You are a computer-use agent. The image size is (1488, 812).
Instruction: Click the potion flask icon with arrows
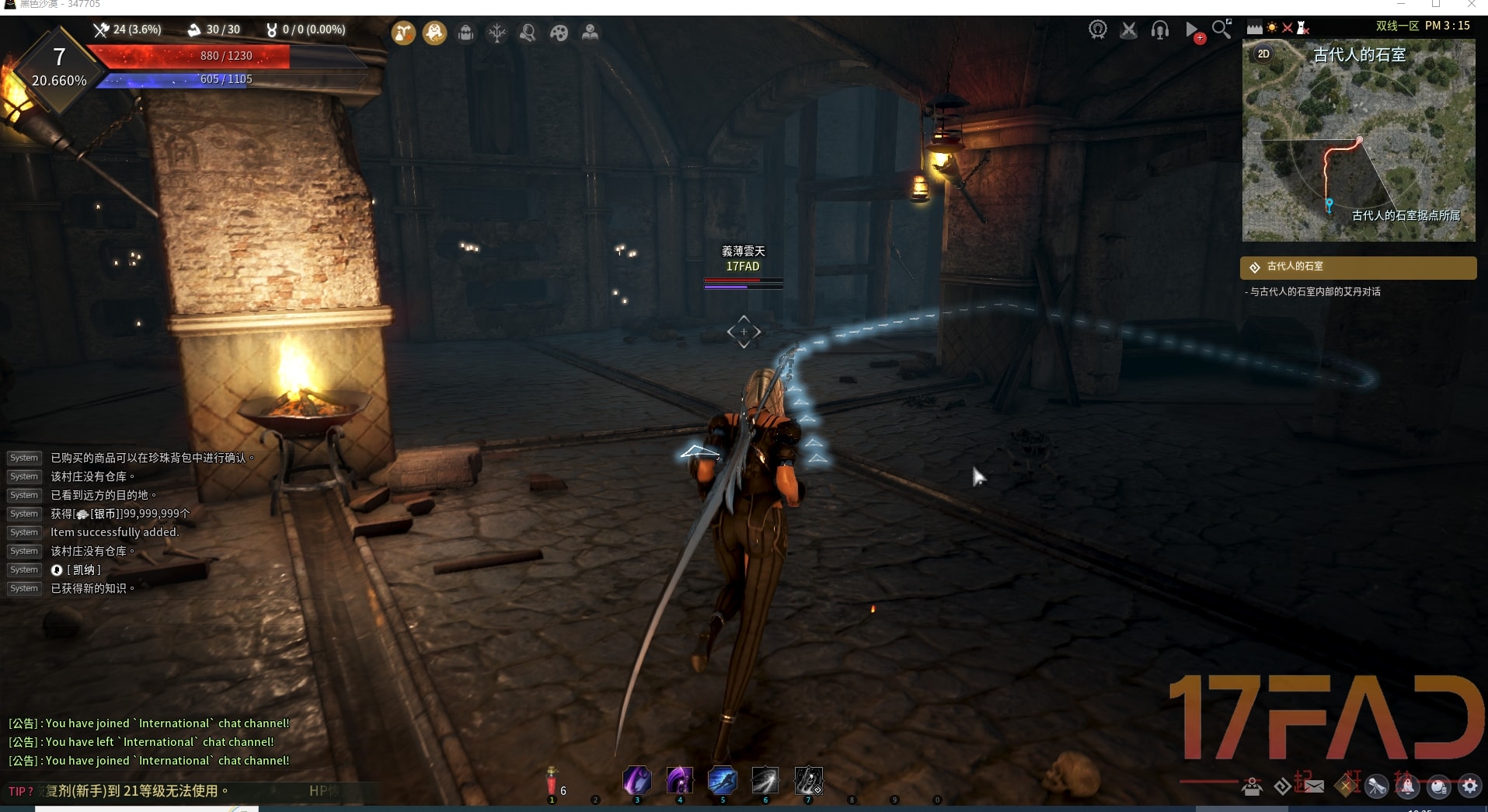[403, 33]
